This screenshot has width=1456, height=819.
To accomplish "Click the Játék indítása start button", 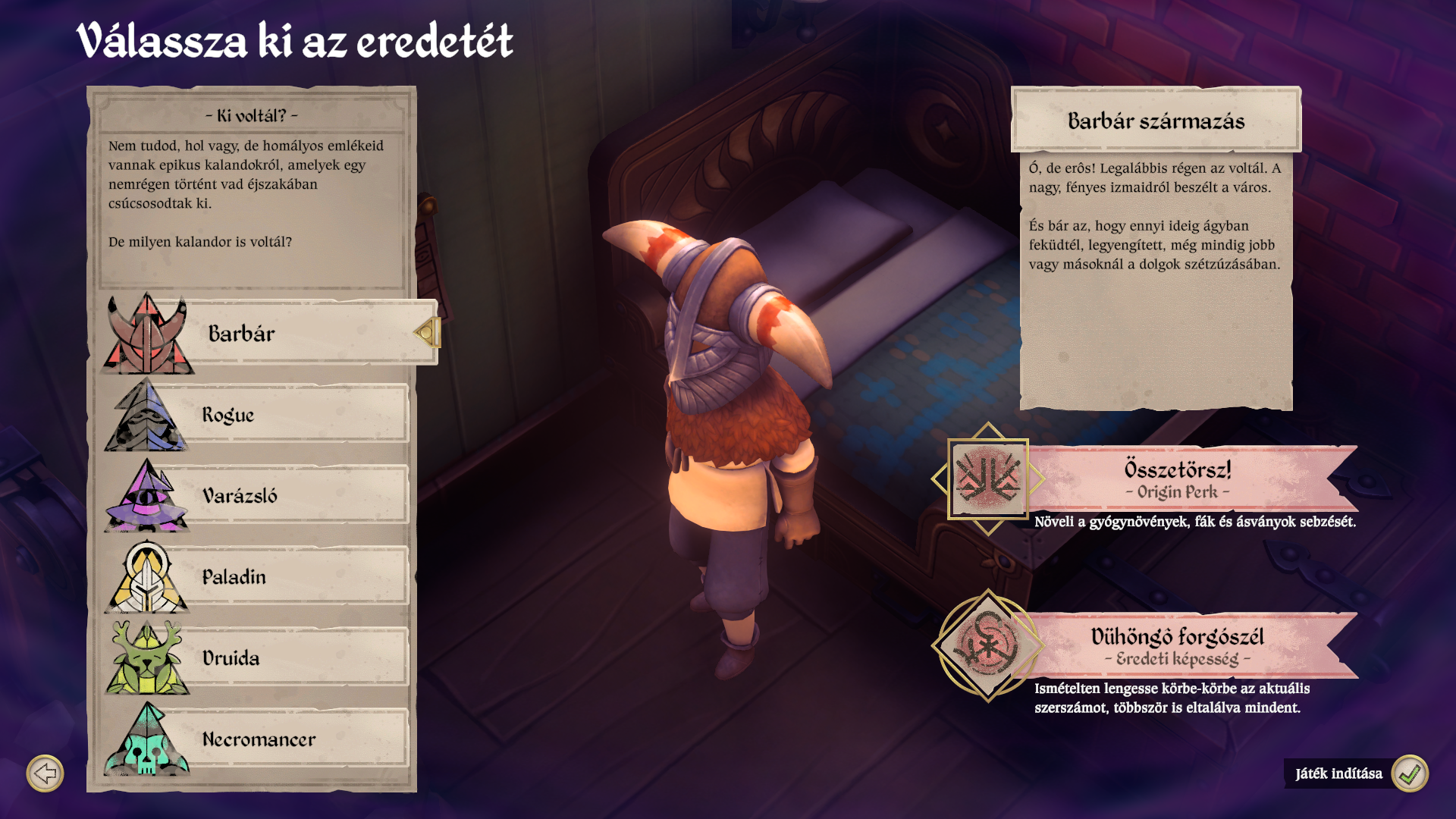I will click(x=1409, y=773).
